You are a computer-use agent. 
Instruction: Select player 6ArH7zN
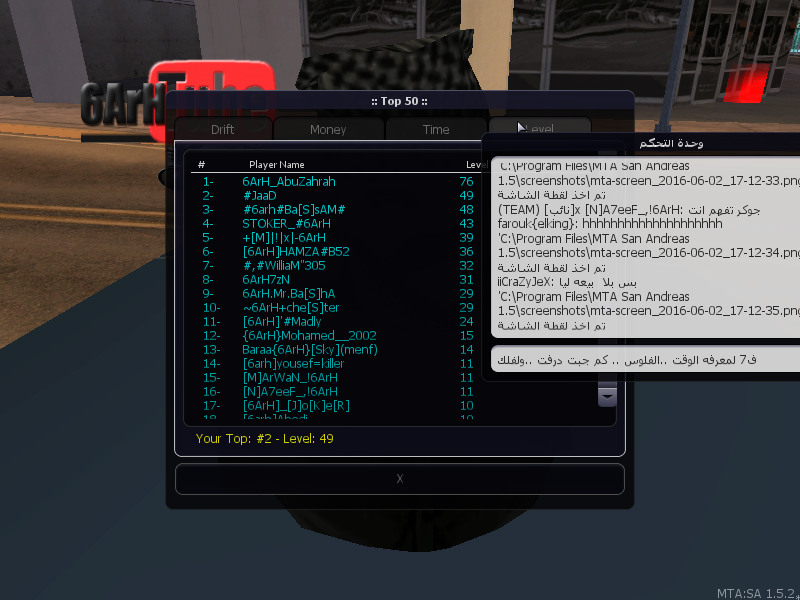tap(266, 280)
